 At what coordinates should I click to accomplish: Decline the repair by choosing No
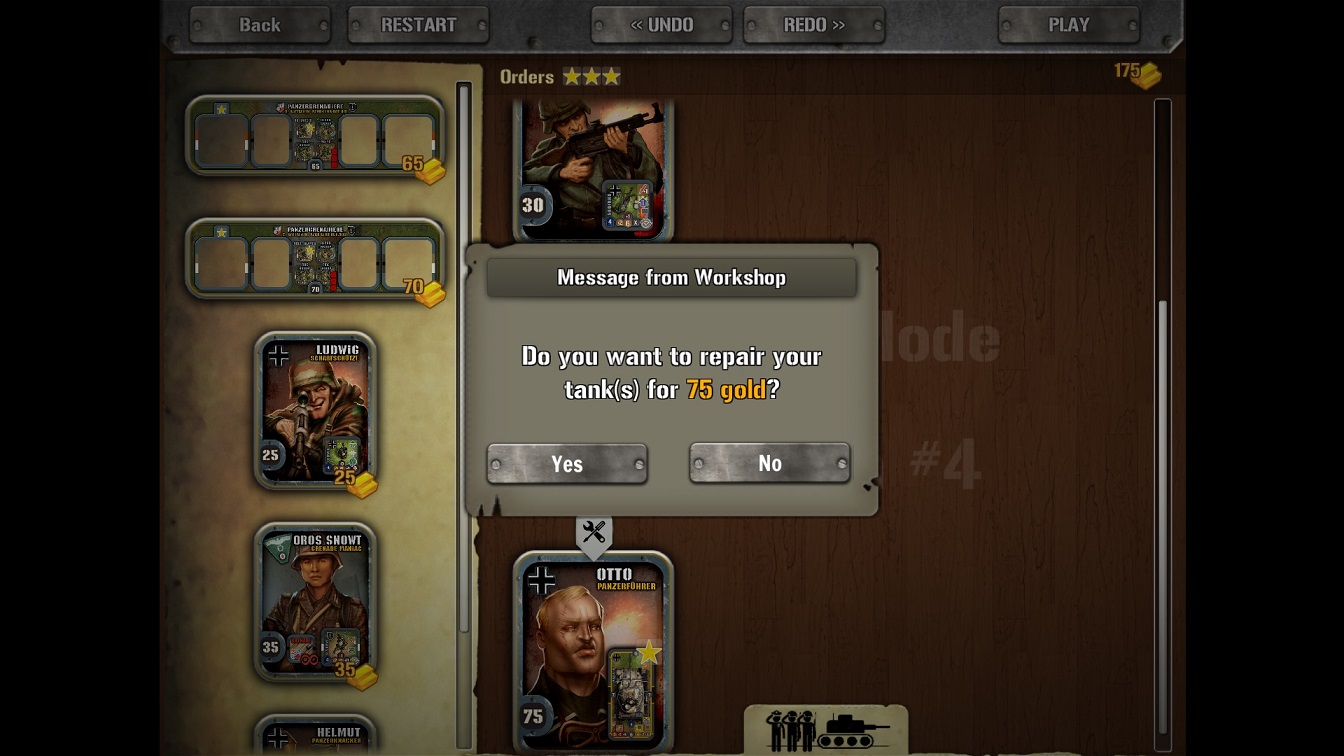(769, 463)
